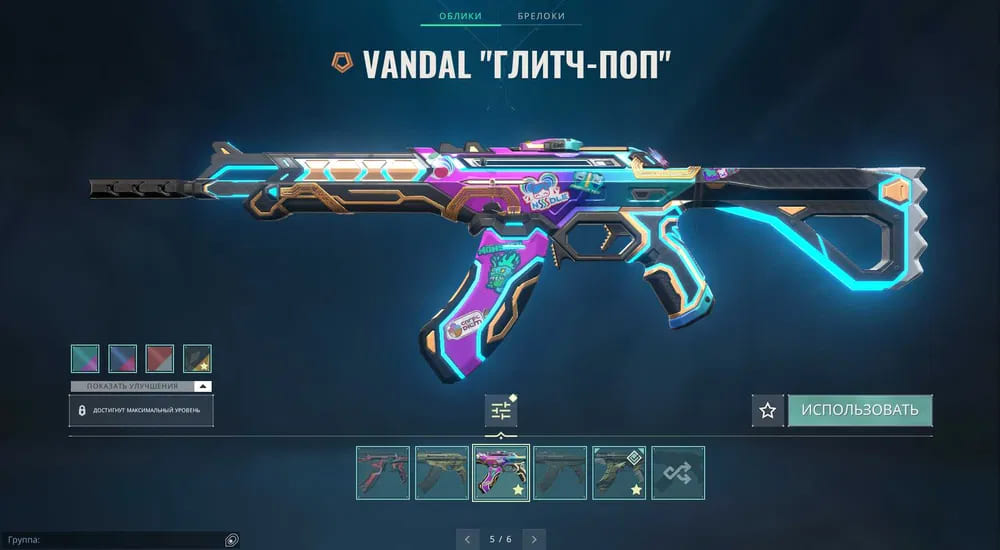Click the Использовать button
This screenshot has width=1000, height=550.
click(860, 410)
